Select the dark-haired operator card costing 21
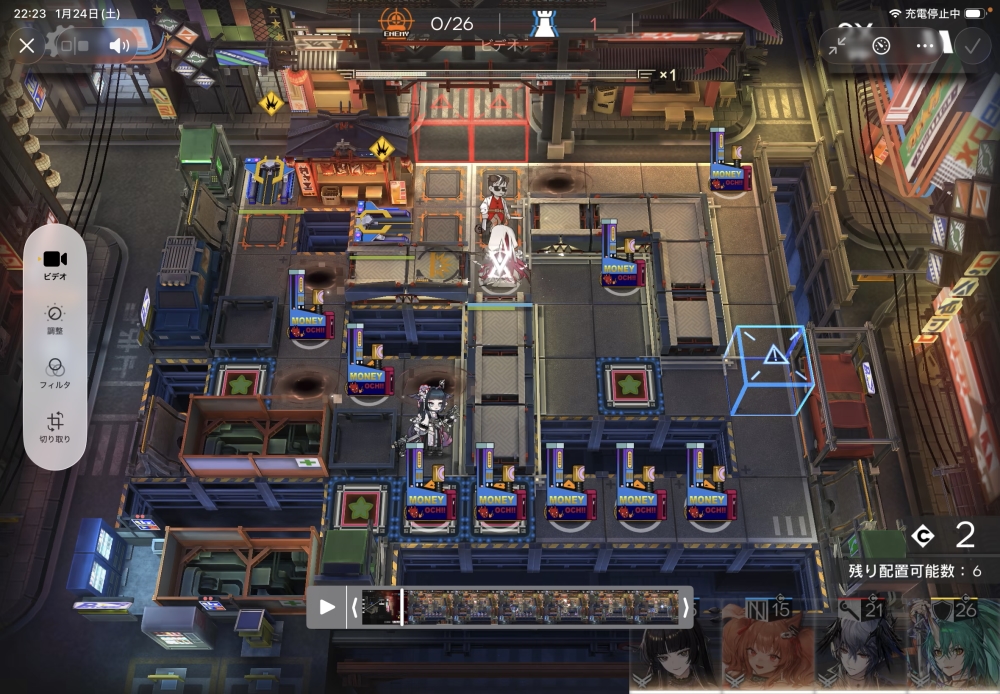The image size is (1000, 694). (860, 650)
